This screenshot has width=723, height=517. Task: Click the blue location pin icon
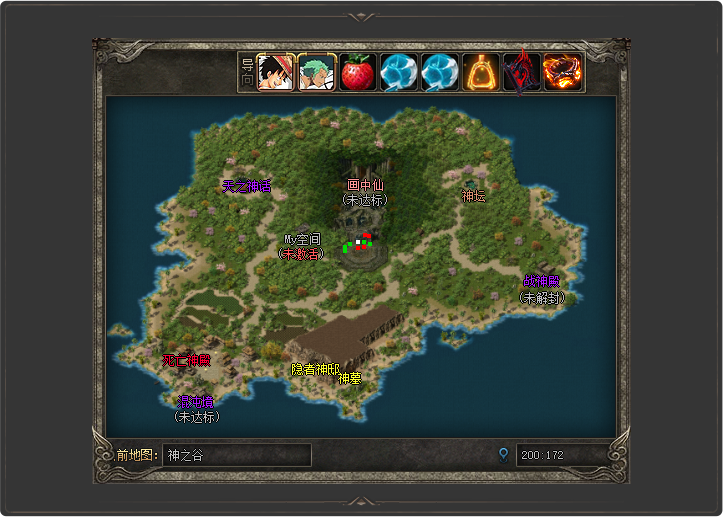pyautogui.click(x=503, y=455)
